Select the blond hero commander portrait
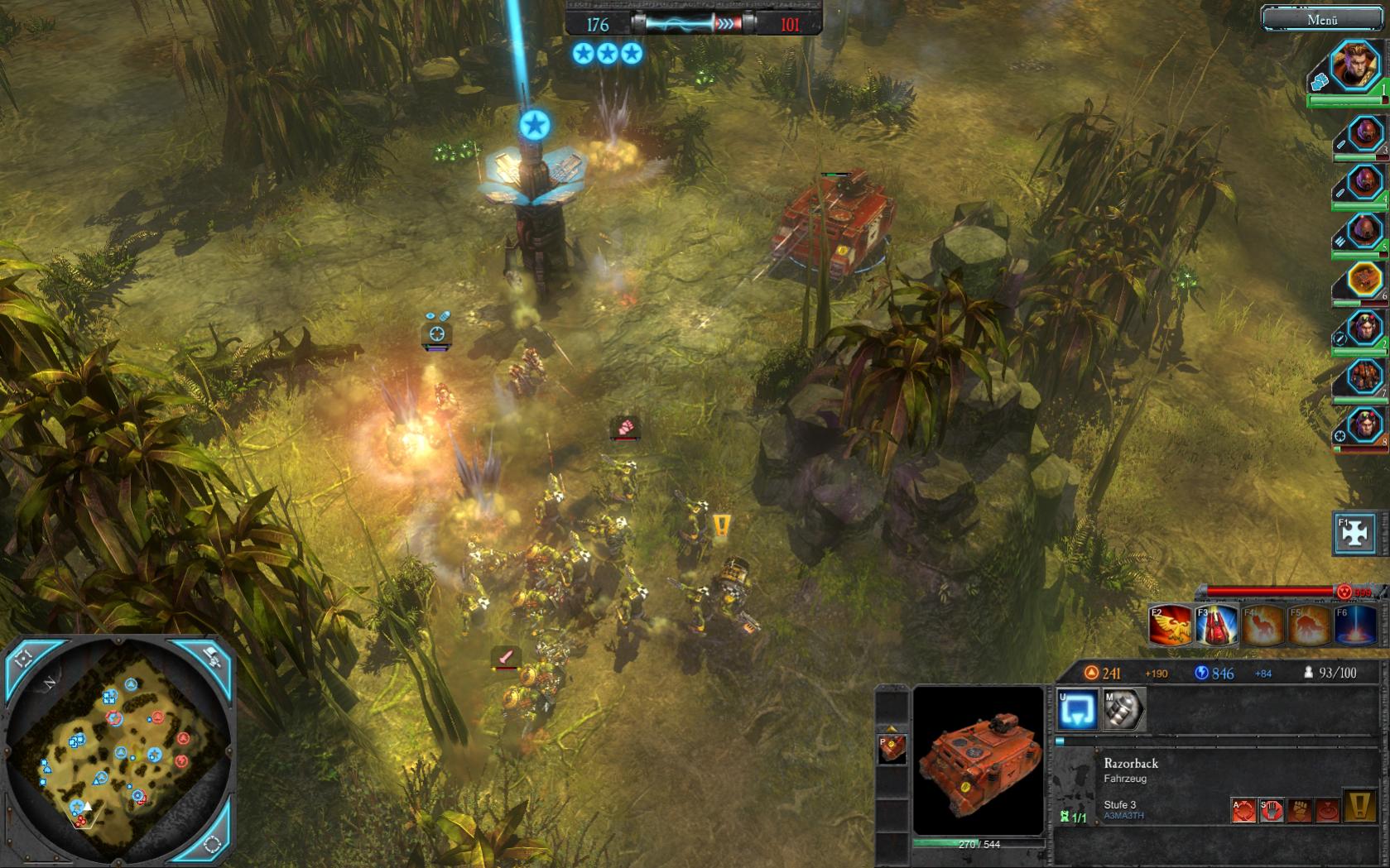The image size is (1390, 868). tap(1355, 68)
